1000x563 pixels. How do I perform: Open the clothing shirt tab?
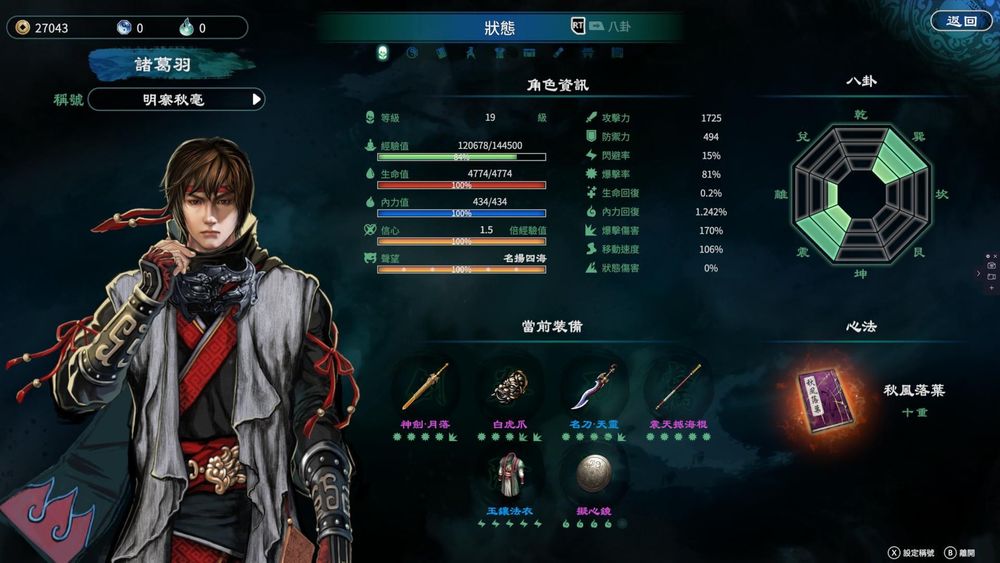pos(499,53)
